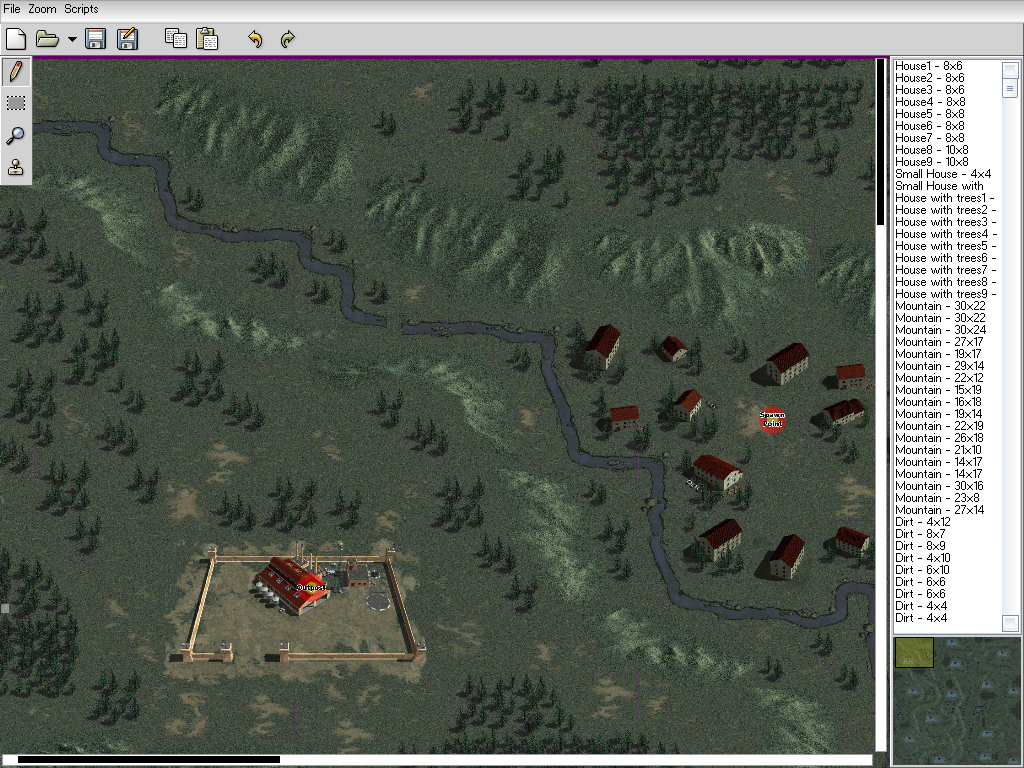Open the Zoom menu

point(42,9)
